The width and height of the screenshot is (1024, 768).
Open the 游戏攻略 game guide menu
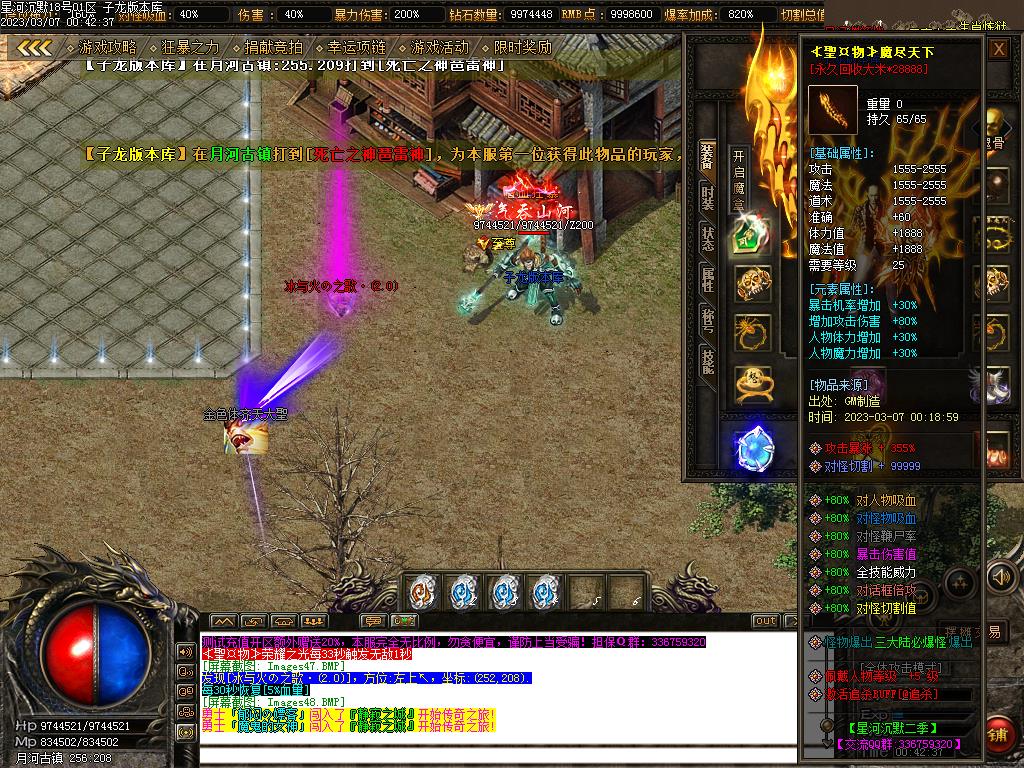coord(108,47)
